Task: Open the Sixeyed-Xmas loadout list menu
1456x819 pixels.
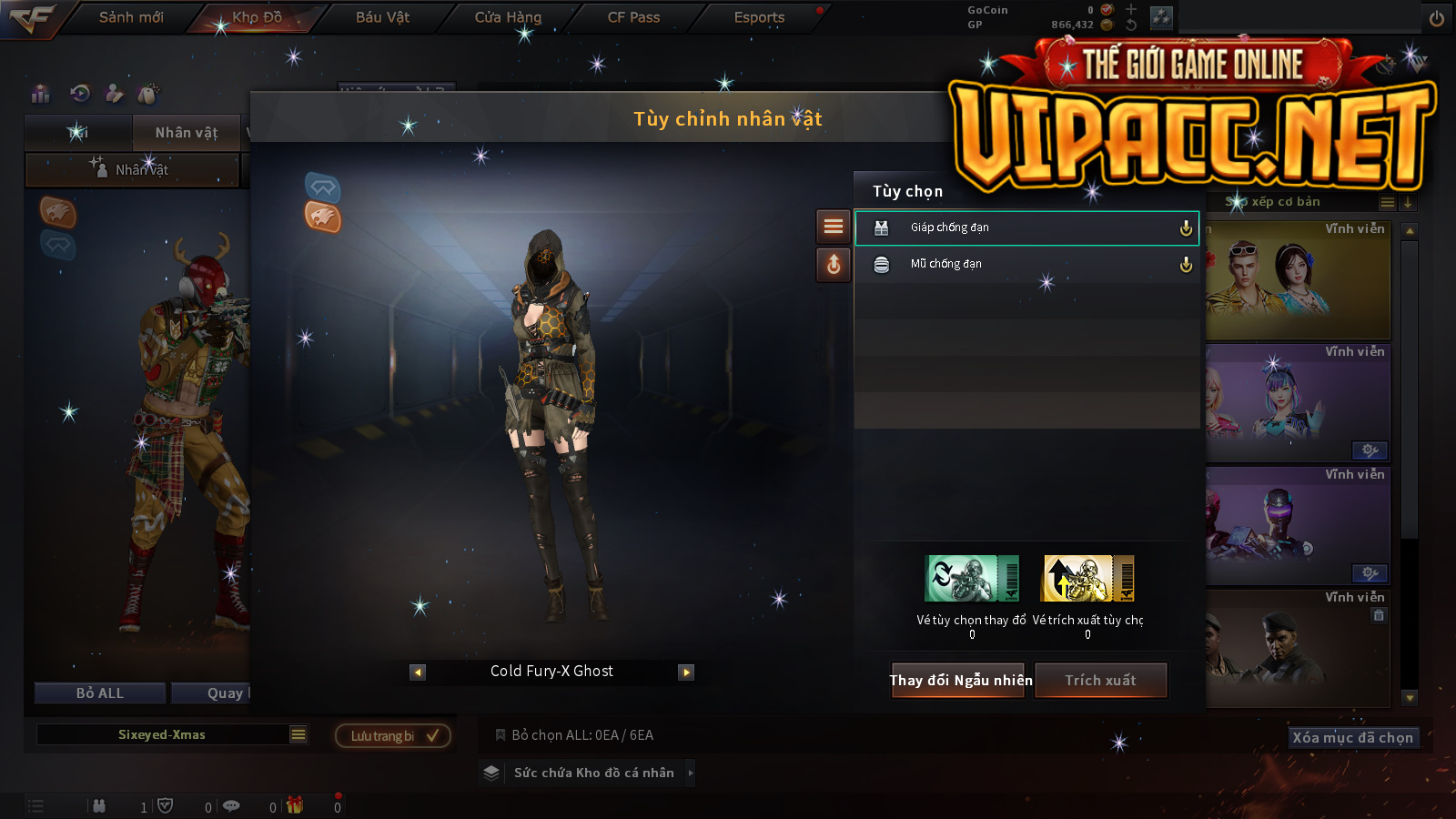Action: coord(298,734)
